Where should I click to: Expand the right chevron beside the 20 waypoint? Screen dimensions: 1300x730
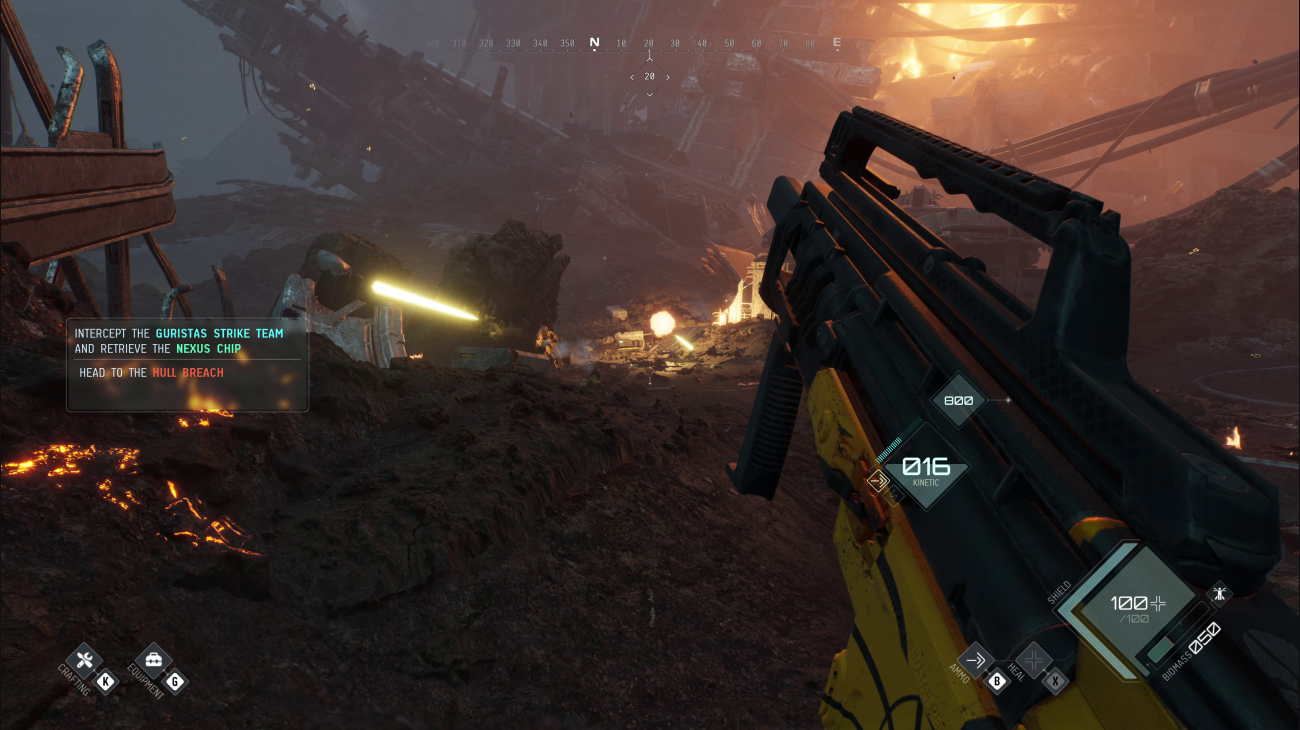point(668,77)
